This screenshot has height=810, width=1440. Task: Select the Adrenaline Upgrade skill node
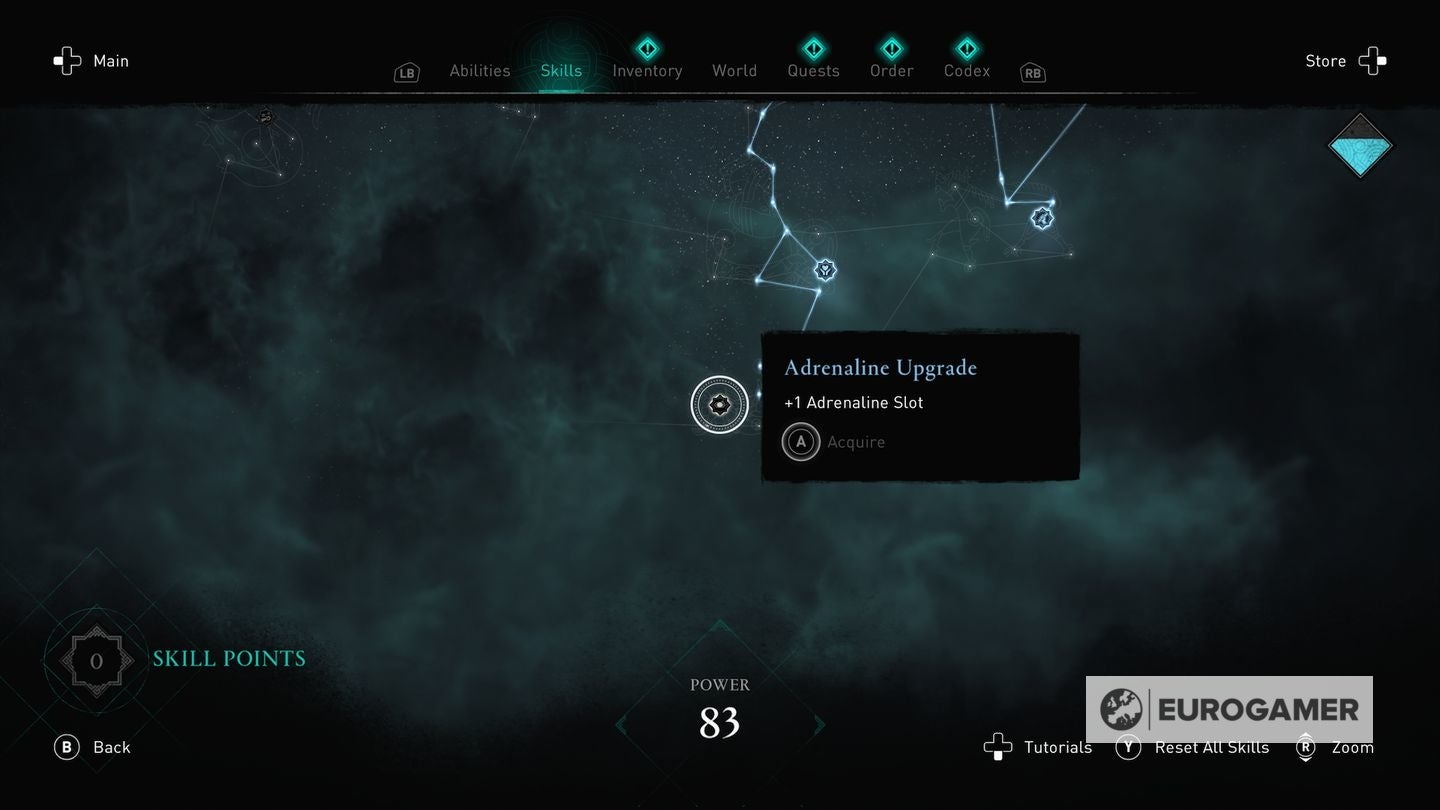pyautogui.click(x=719, y=405)
